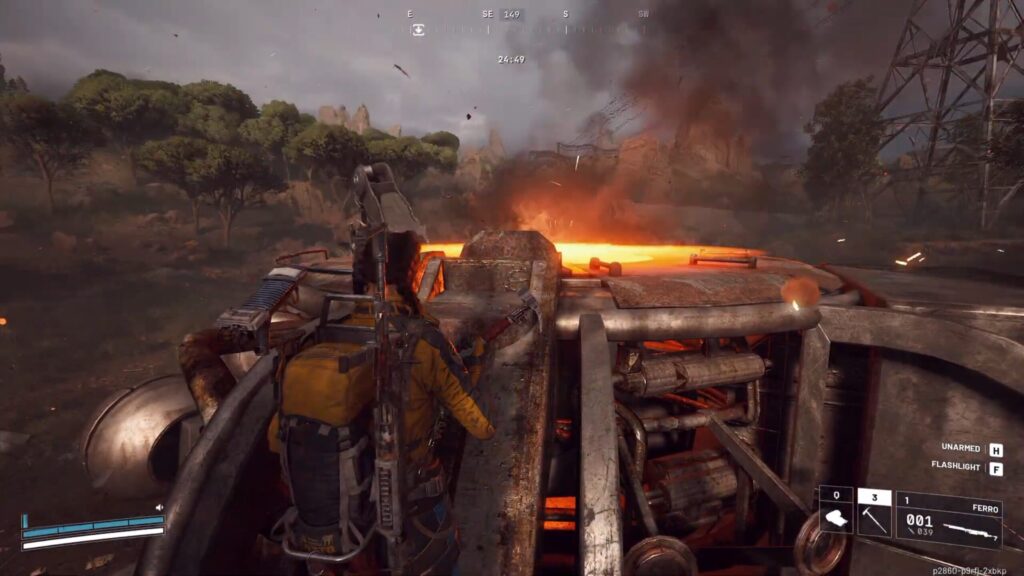Select the Ferro rifle weapon slot
This screenshot has height=576, width=1024.
948,519
